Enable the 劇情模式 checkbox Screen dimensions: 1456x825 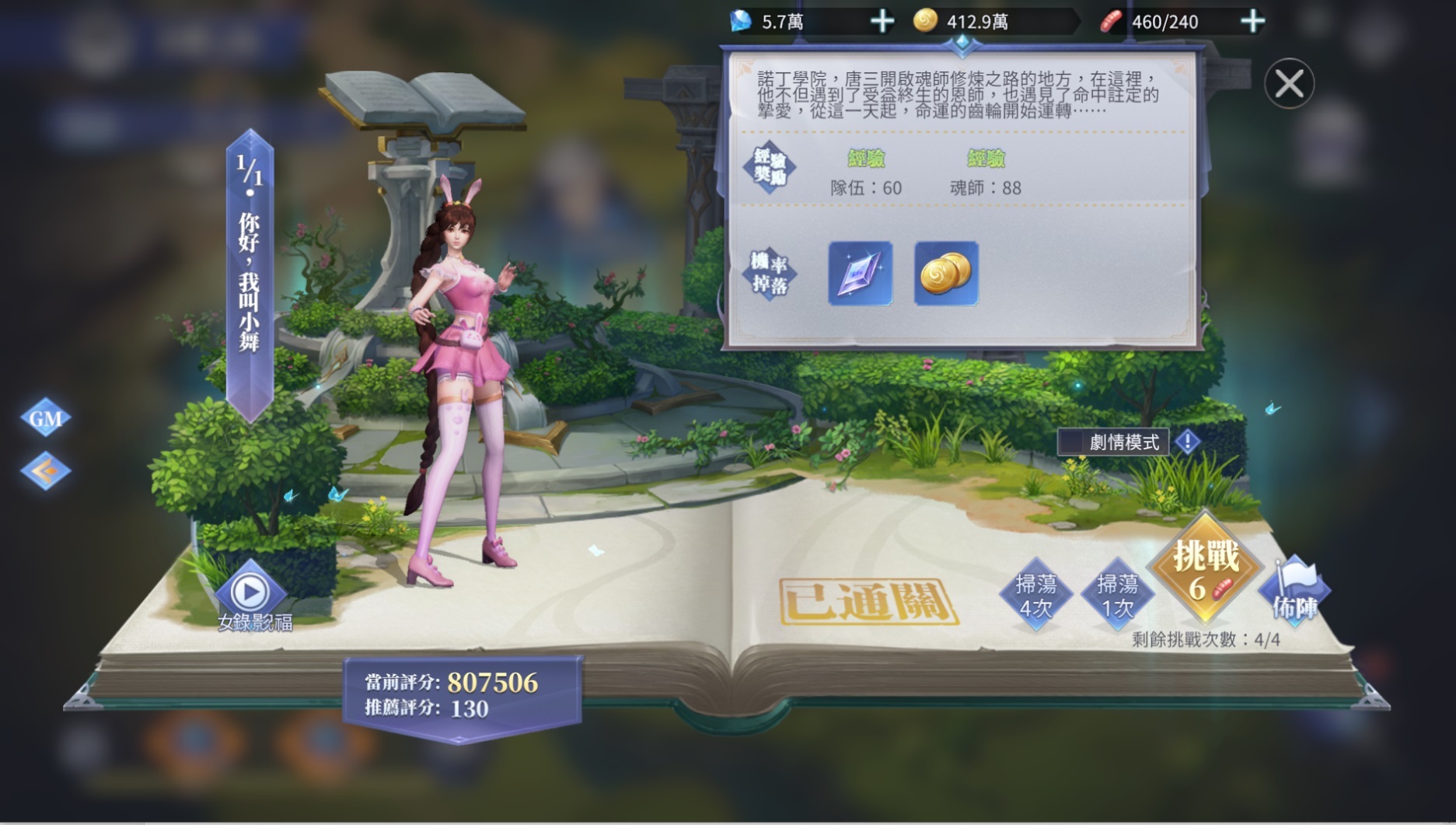click(x=1072, y=441)
